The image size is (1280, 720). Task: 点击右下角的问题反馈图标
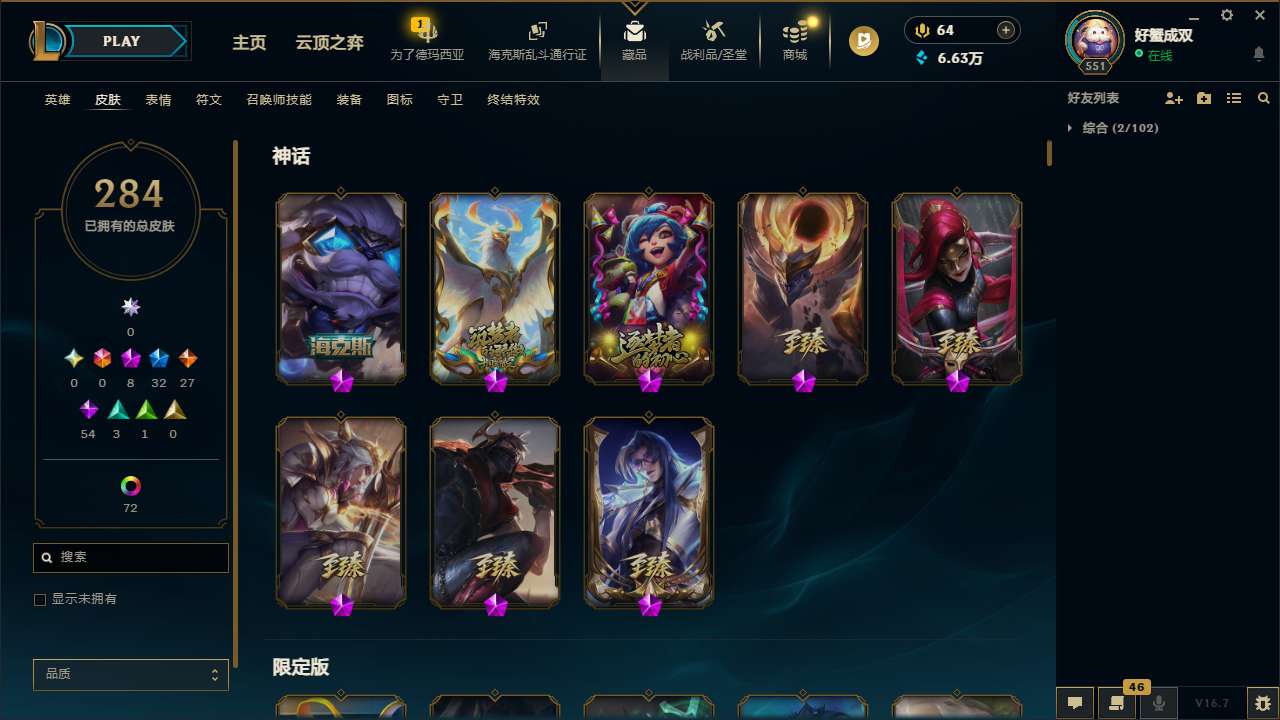pyautogui.click(x=1262, y=703)
